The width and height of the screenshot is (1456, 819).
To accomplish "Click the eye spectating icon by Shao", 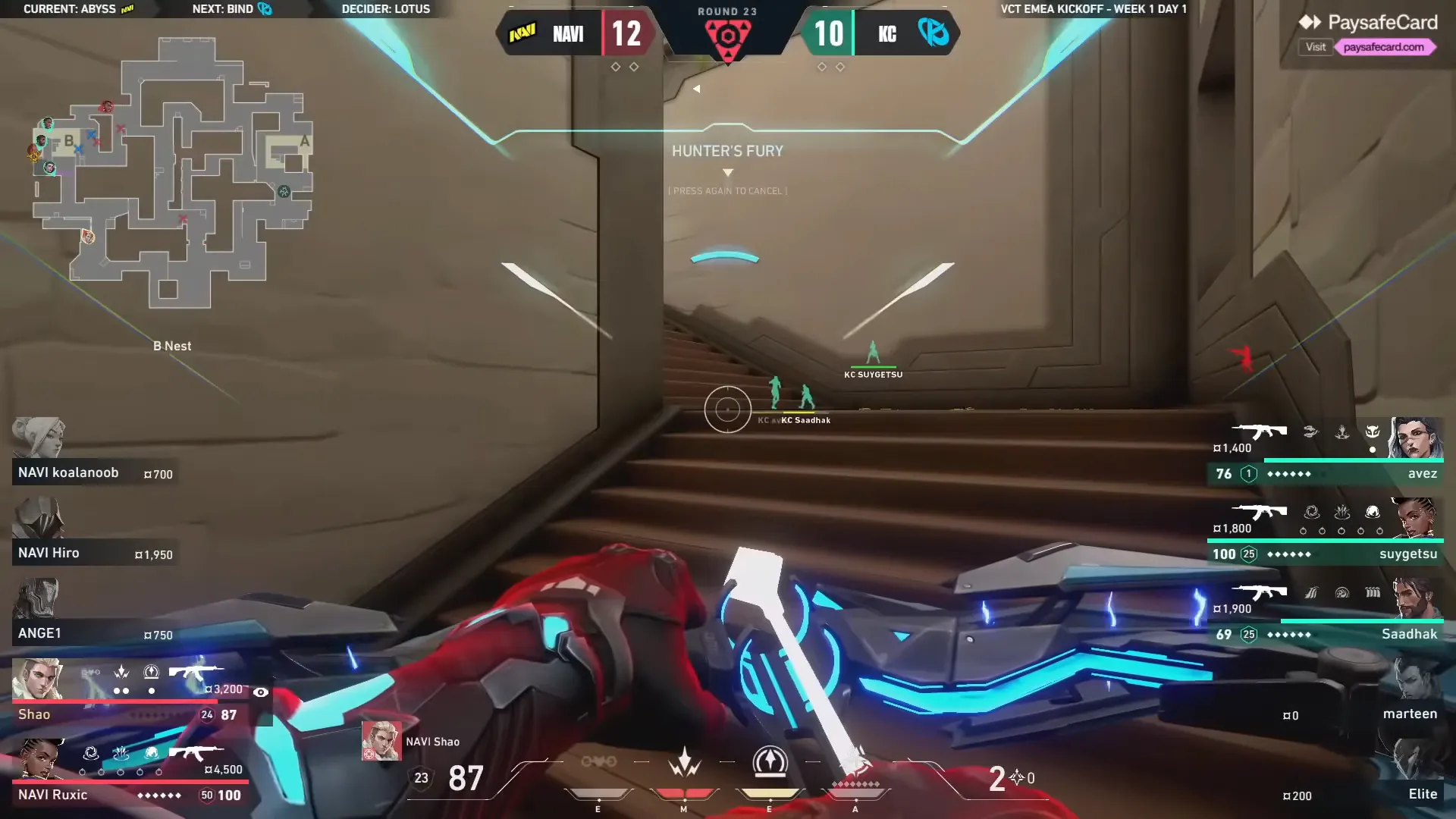I will tap(260, 692).
